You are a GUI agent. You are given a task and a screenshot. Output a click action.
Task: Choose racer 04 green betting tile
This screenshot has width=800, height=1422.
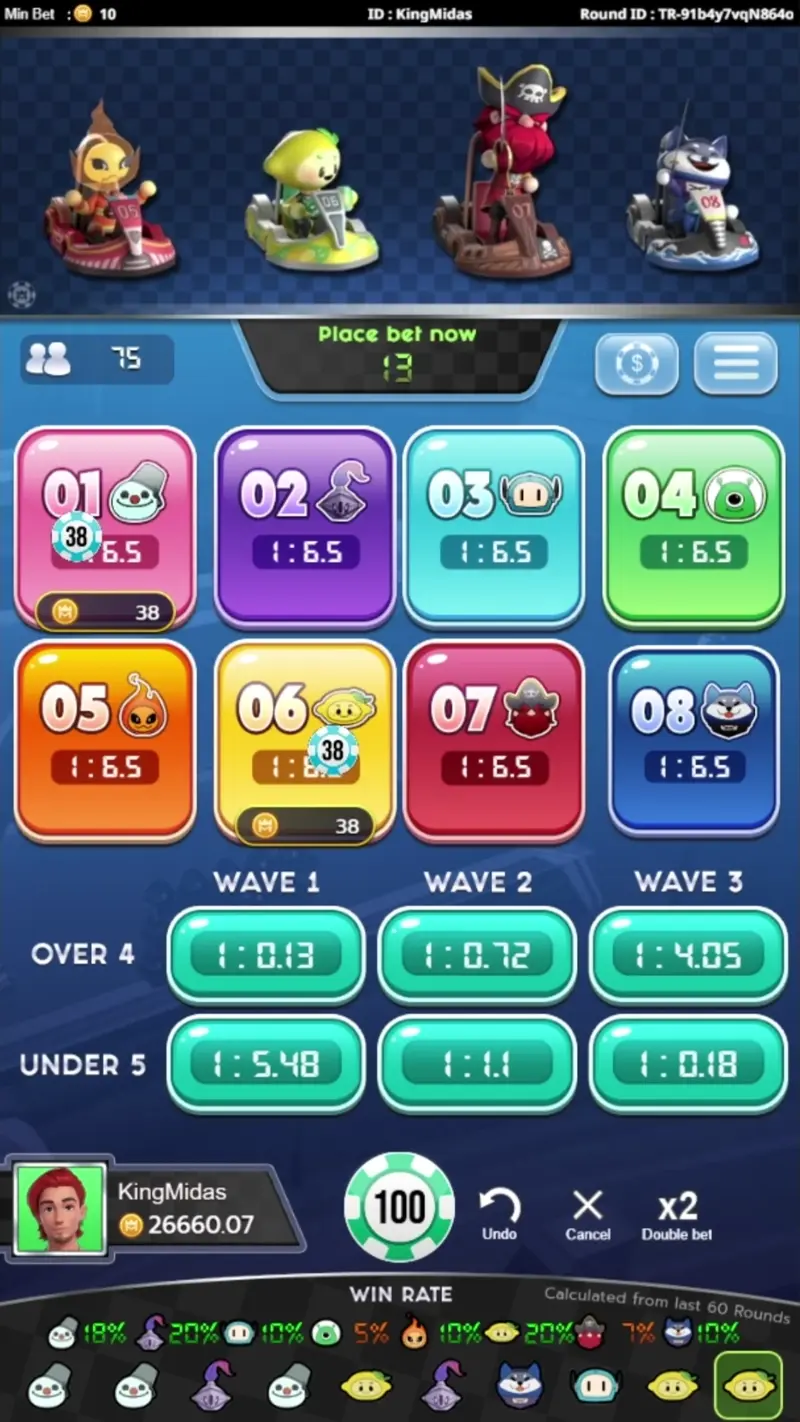point(694,526)
